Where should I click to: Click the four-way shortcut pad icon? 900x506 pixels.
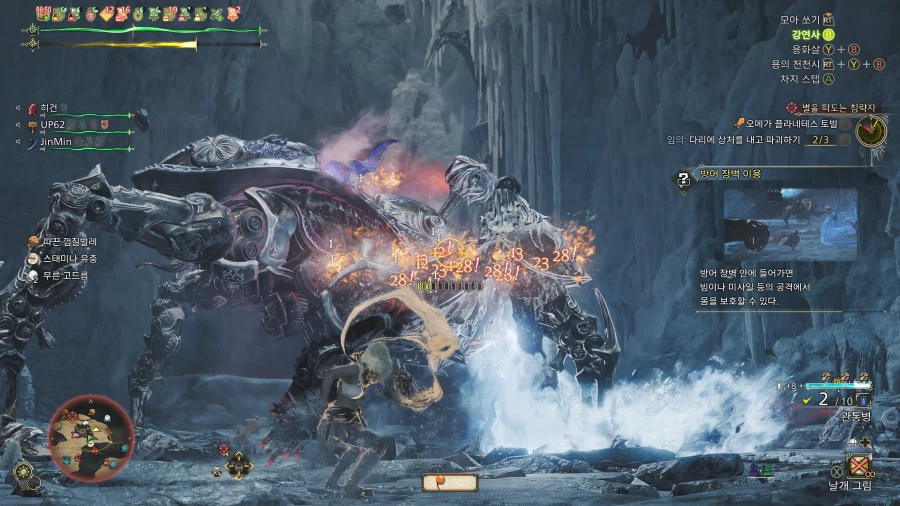(238, 465)
